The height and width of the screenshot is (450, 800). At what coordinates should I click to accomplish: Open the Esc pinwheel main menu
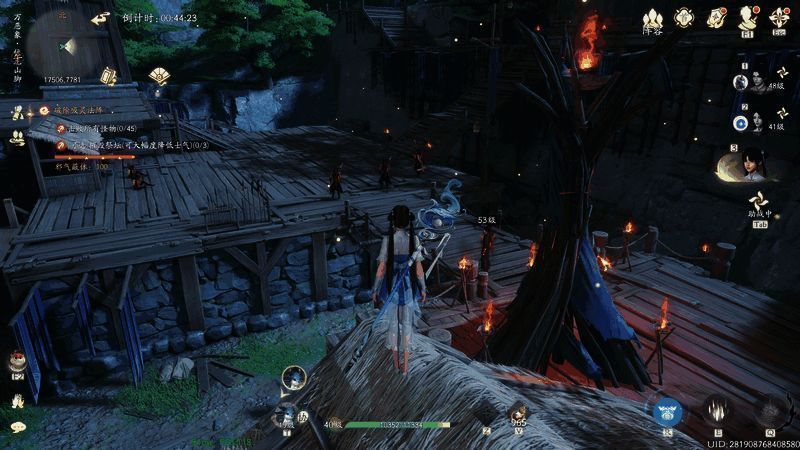pyautogui.click(x=779, y=17)
